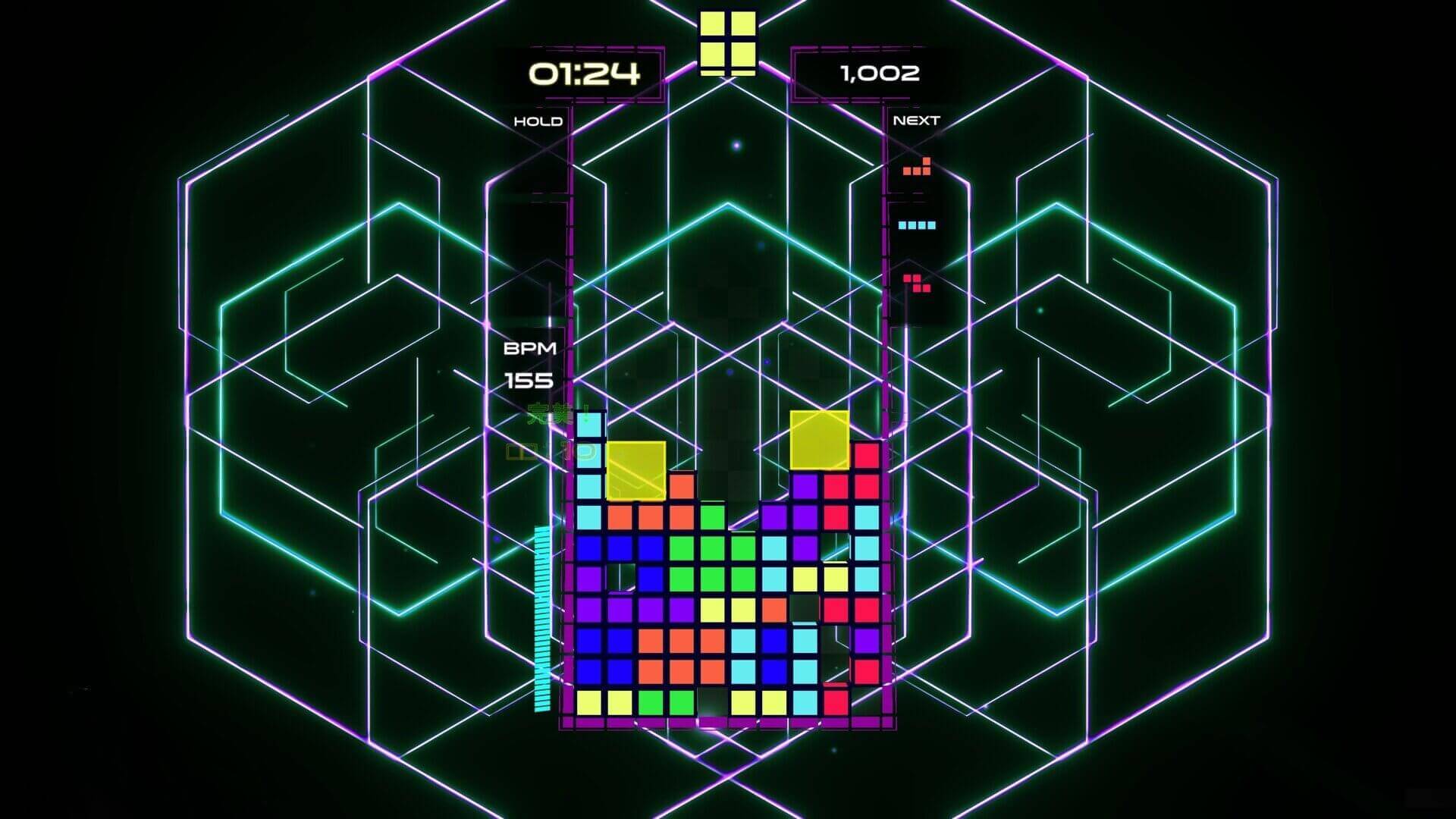
Task: Select the NEXT tab
Action: coord(917,119)
